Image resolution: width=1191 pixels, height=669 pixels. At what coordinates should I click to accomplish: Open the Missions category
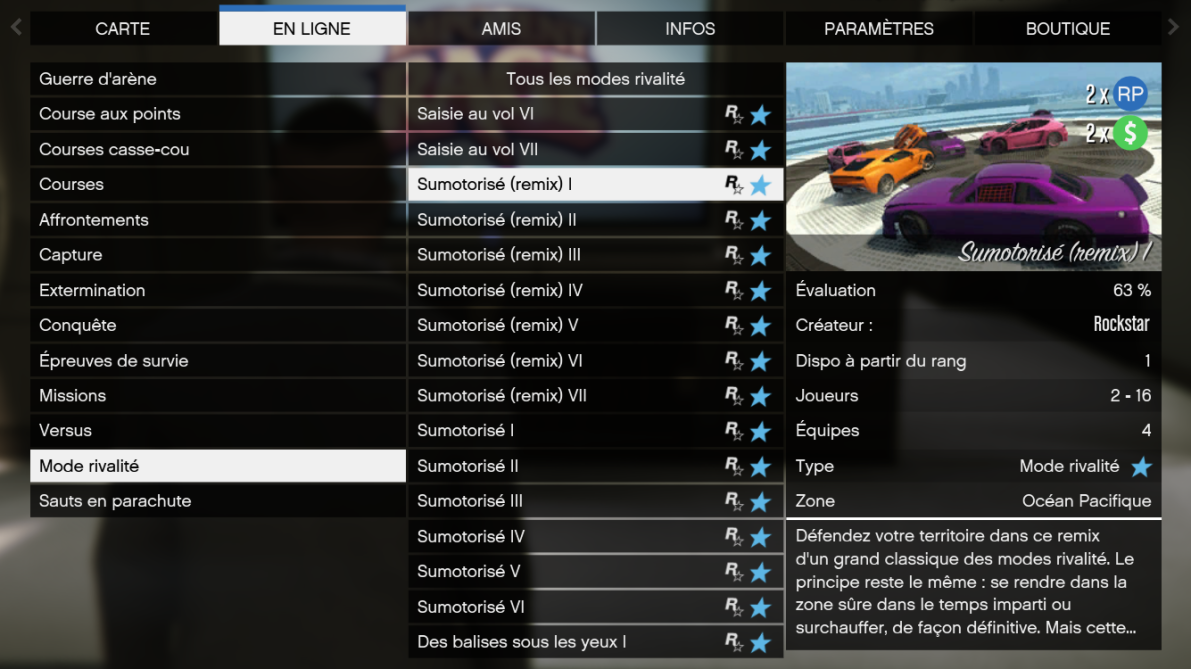(218, 396)
